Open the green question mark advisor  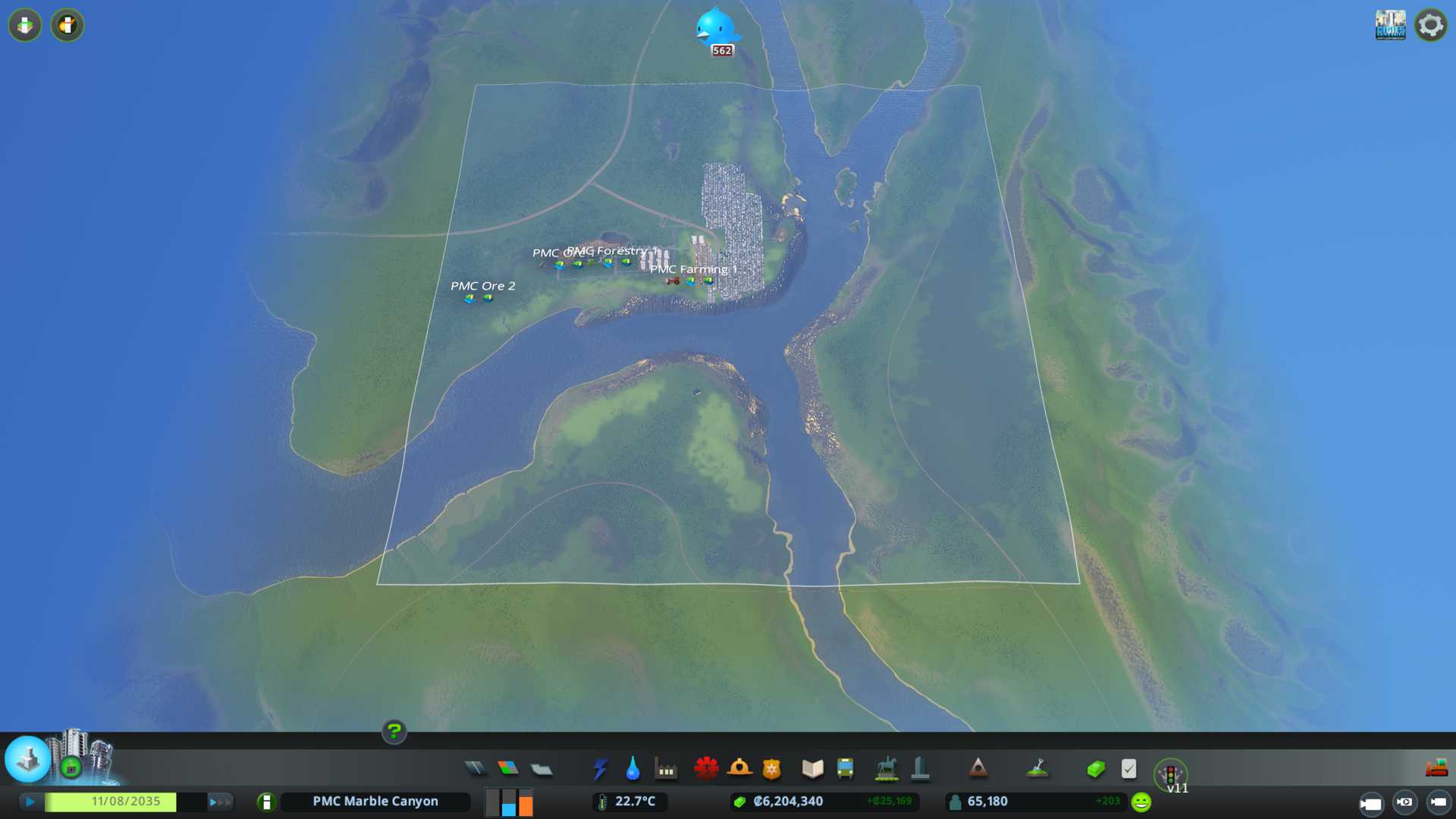click(x=394, y=731)
